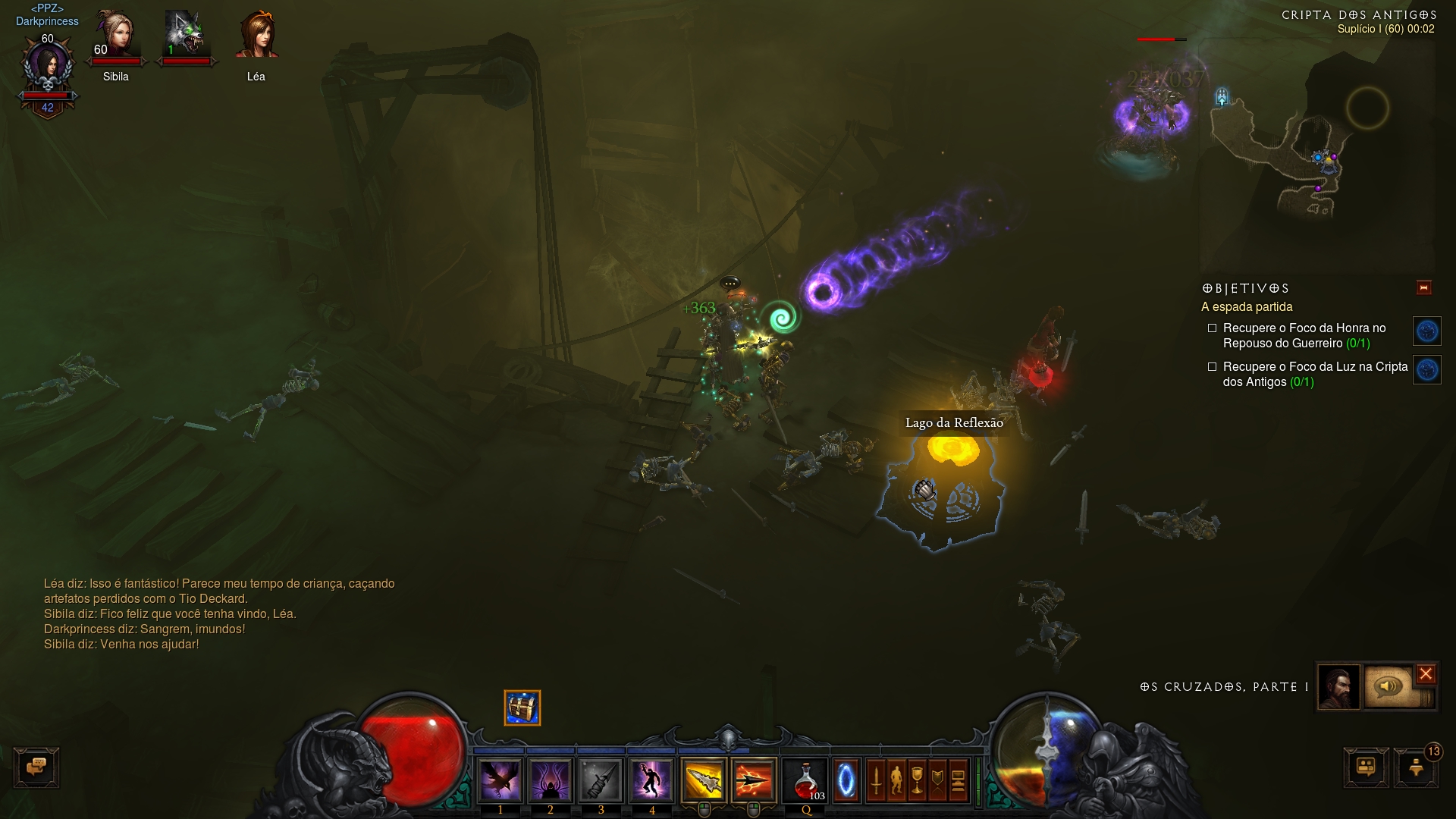Open the notifications button with badge 13
Screen dimensions: 1456x819
(1416, 767)
